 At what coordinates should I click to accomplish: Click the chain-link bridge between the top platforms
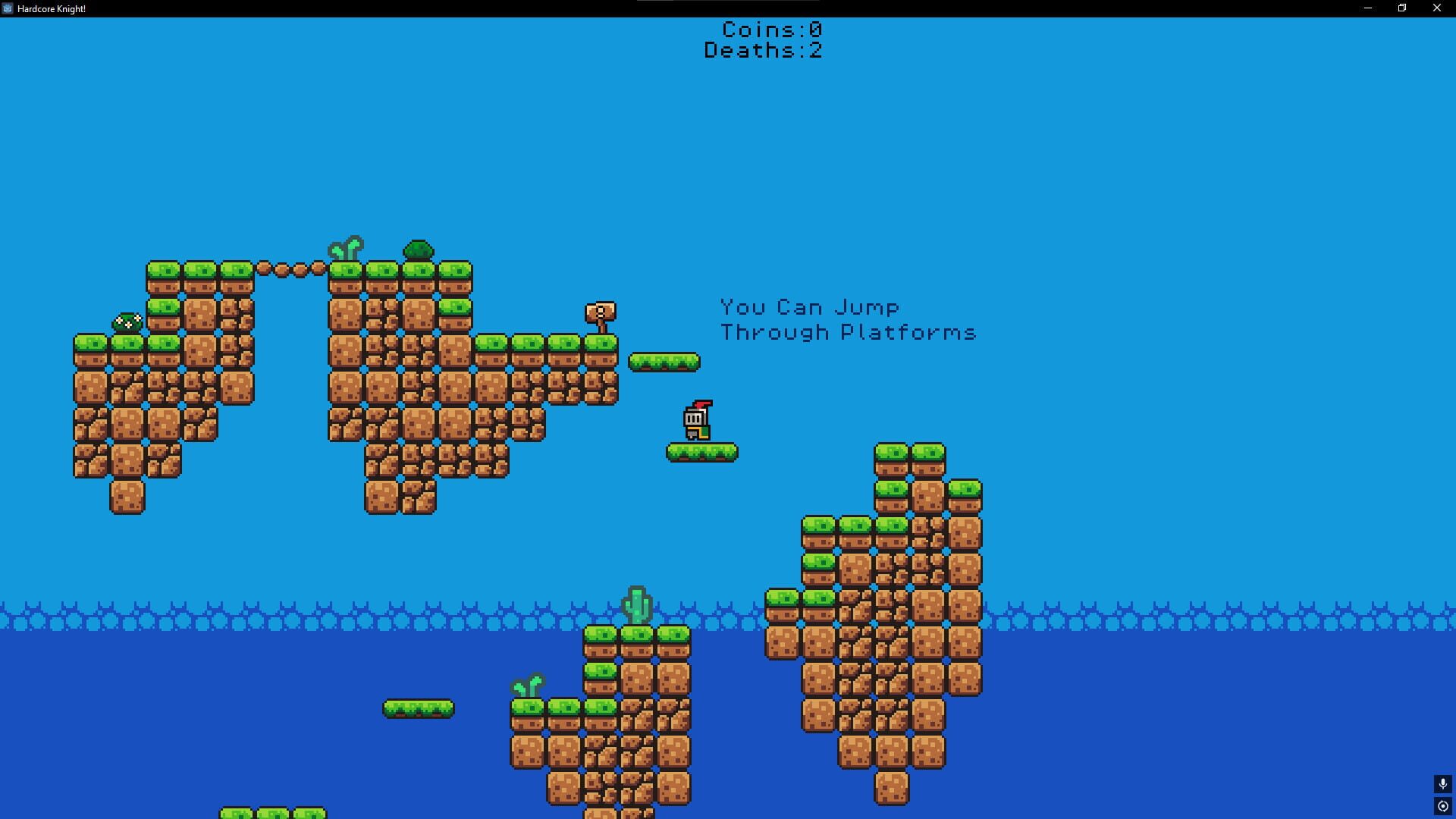pyautogui.click(x=292, y=268)
